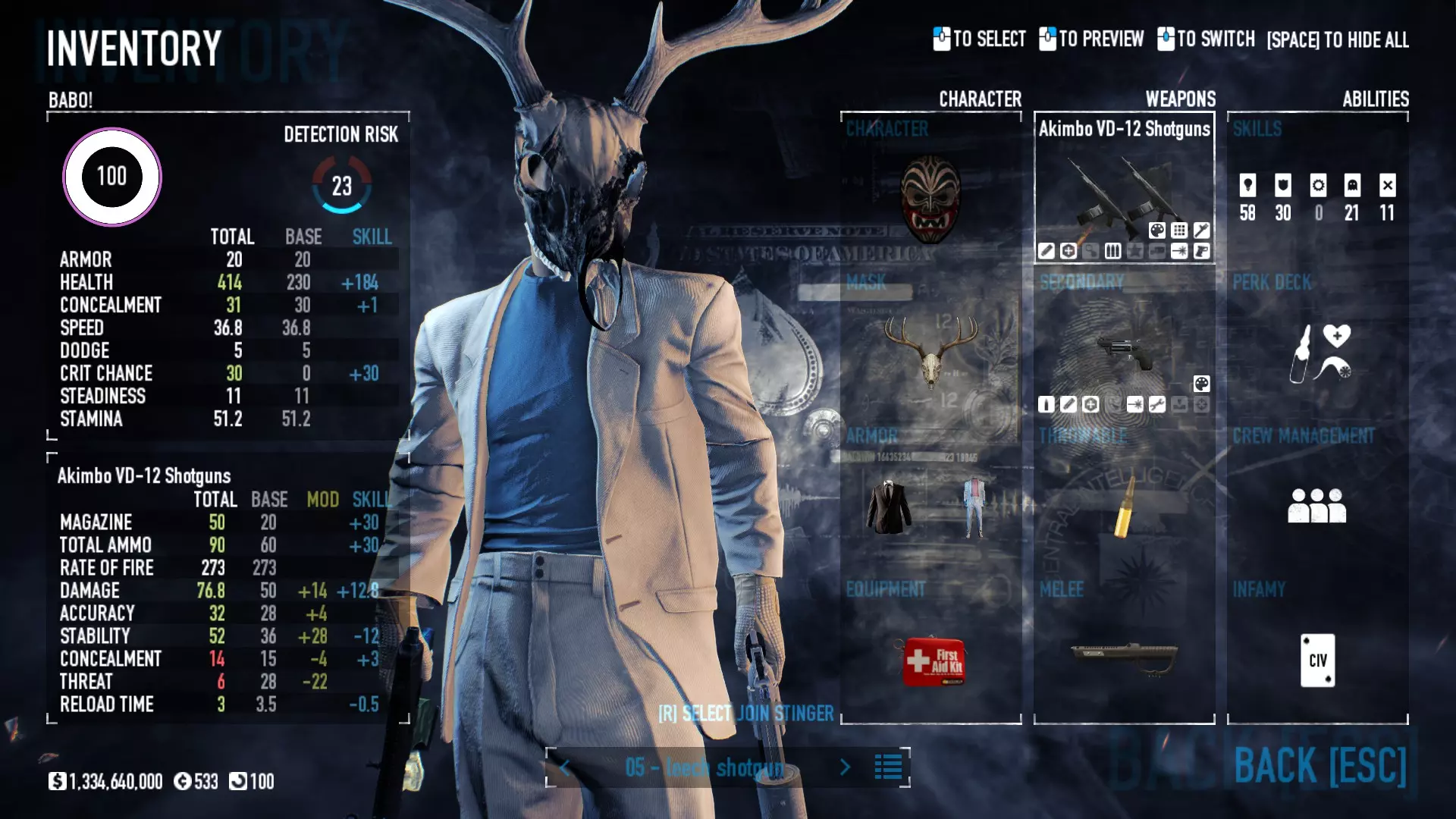Choose the black suit armor slot
This screenshot has width=1456, height=819.
pos(889,507)
